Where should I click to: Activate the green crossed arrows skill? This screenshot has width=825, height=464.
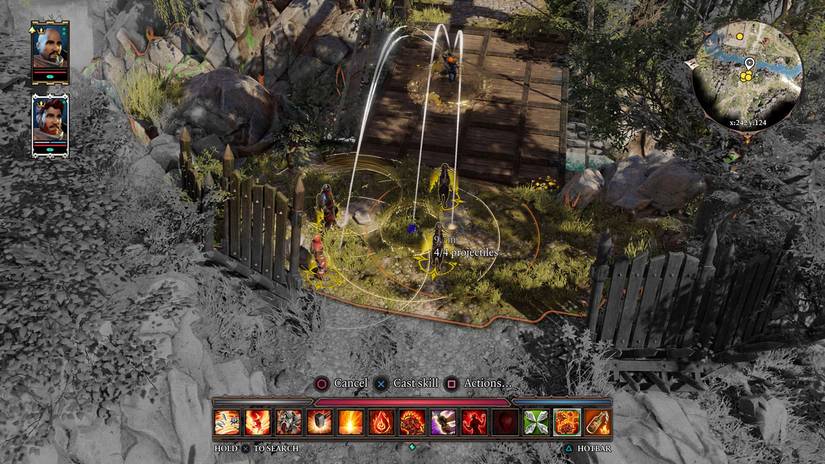(536, 422)
